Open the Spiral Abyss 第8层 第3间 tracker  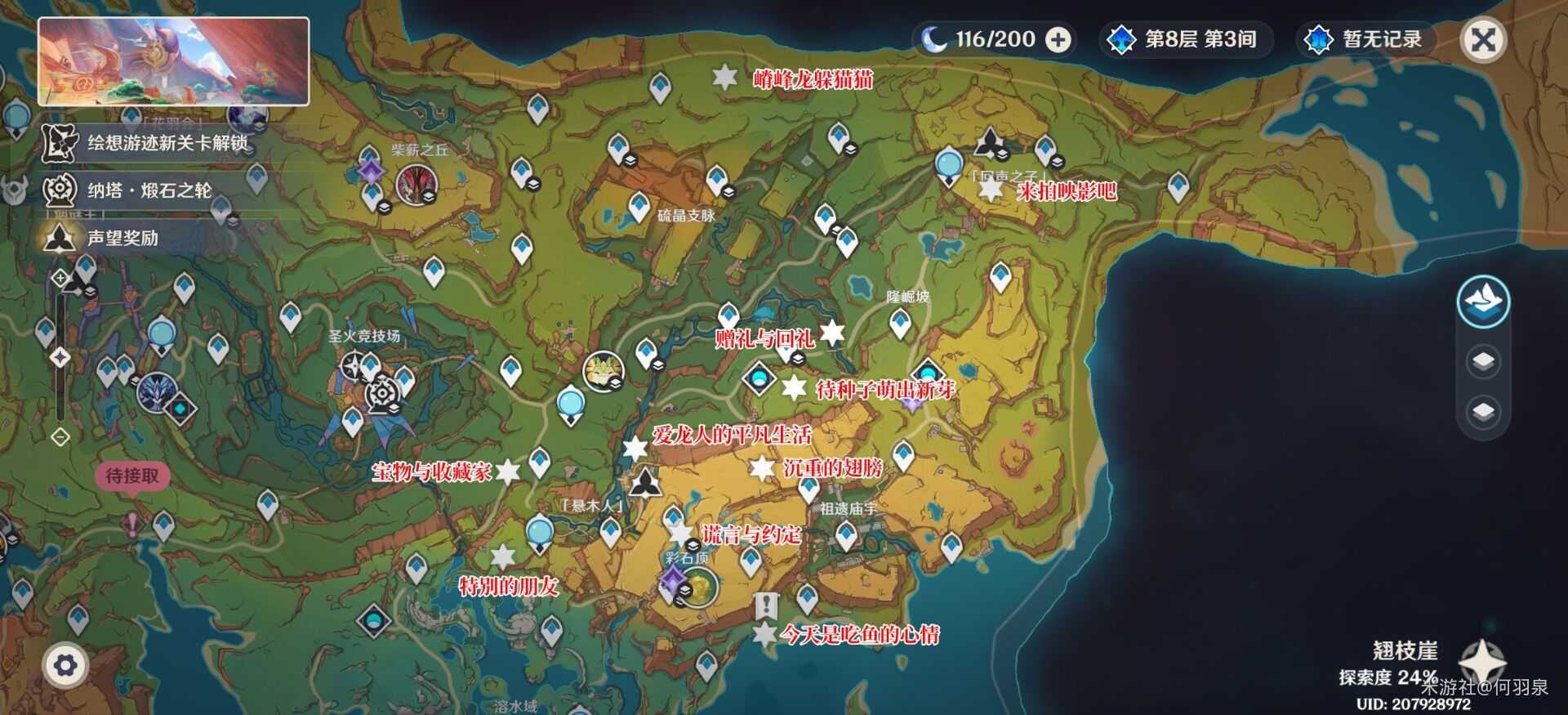(x=1187, y=39)
